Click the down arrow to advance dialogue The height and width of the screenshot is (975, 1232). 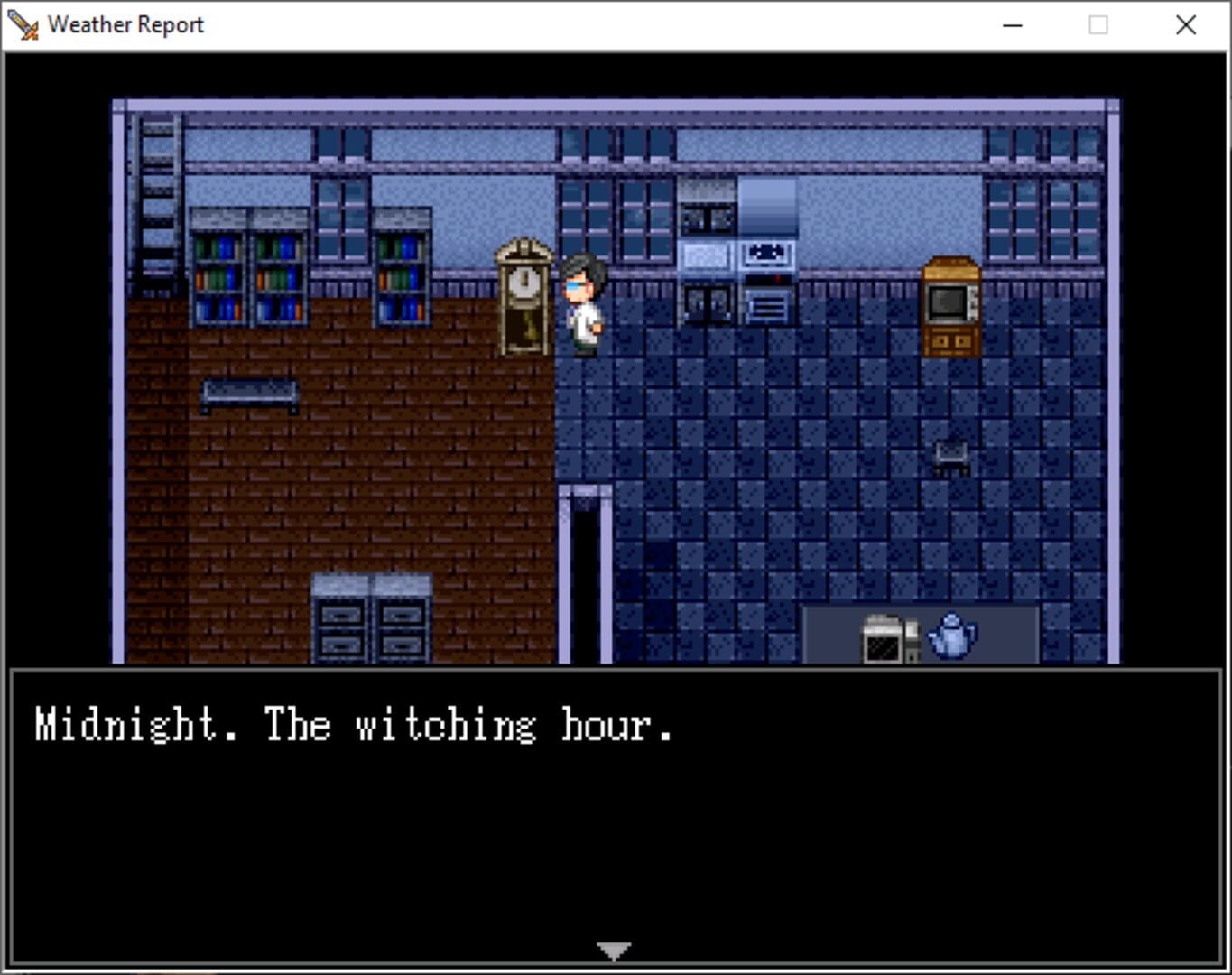pos(614,949)
